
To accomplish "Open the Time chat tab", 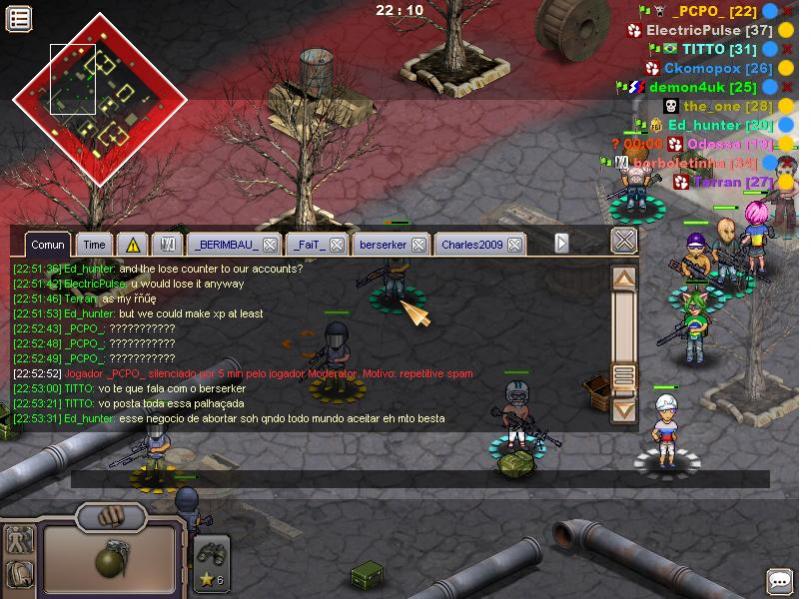I will coord(94,244).
